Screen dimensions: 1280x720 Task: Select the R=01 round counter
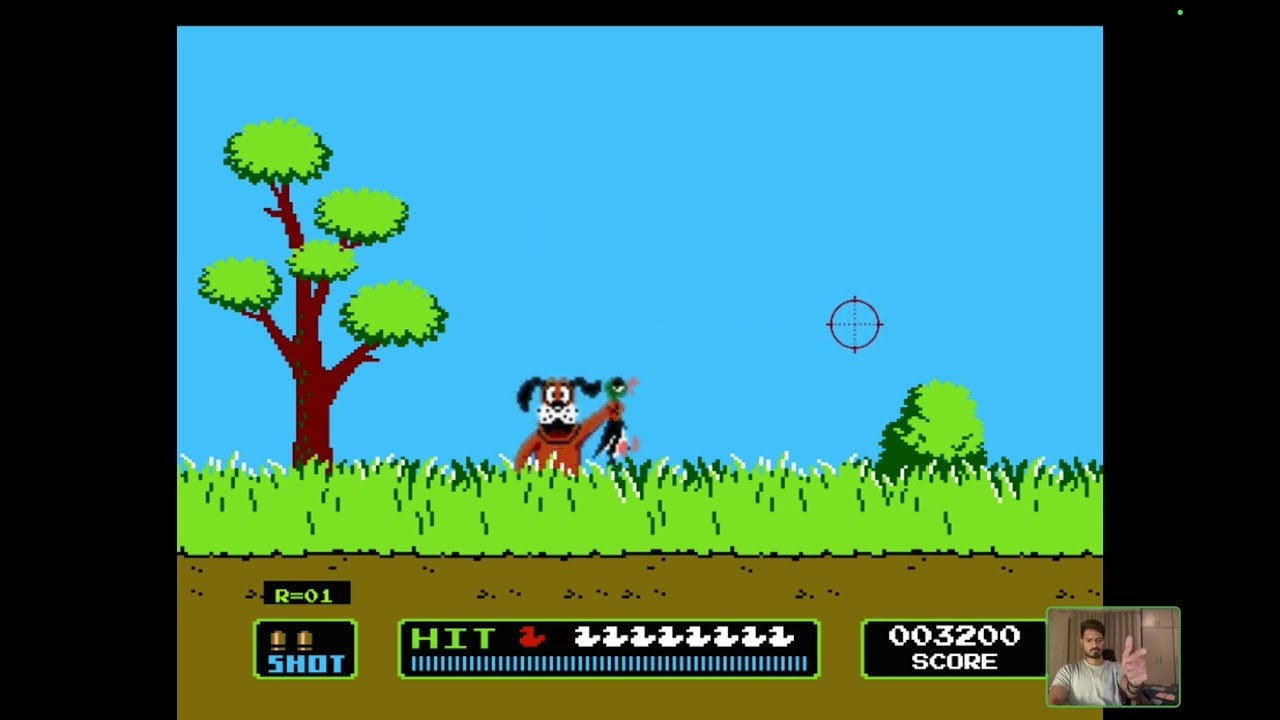[x=302, y=594]
